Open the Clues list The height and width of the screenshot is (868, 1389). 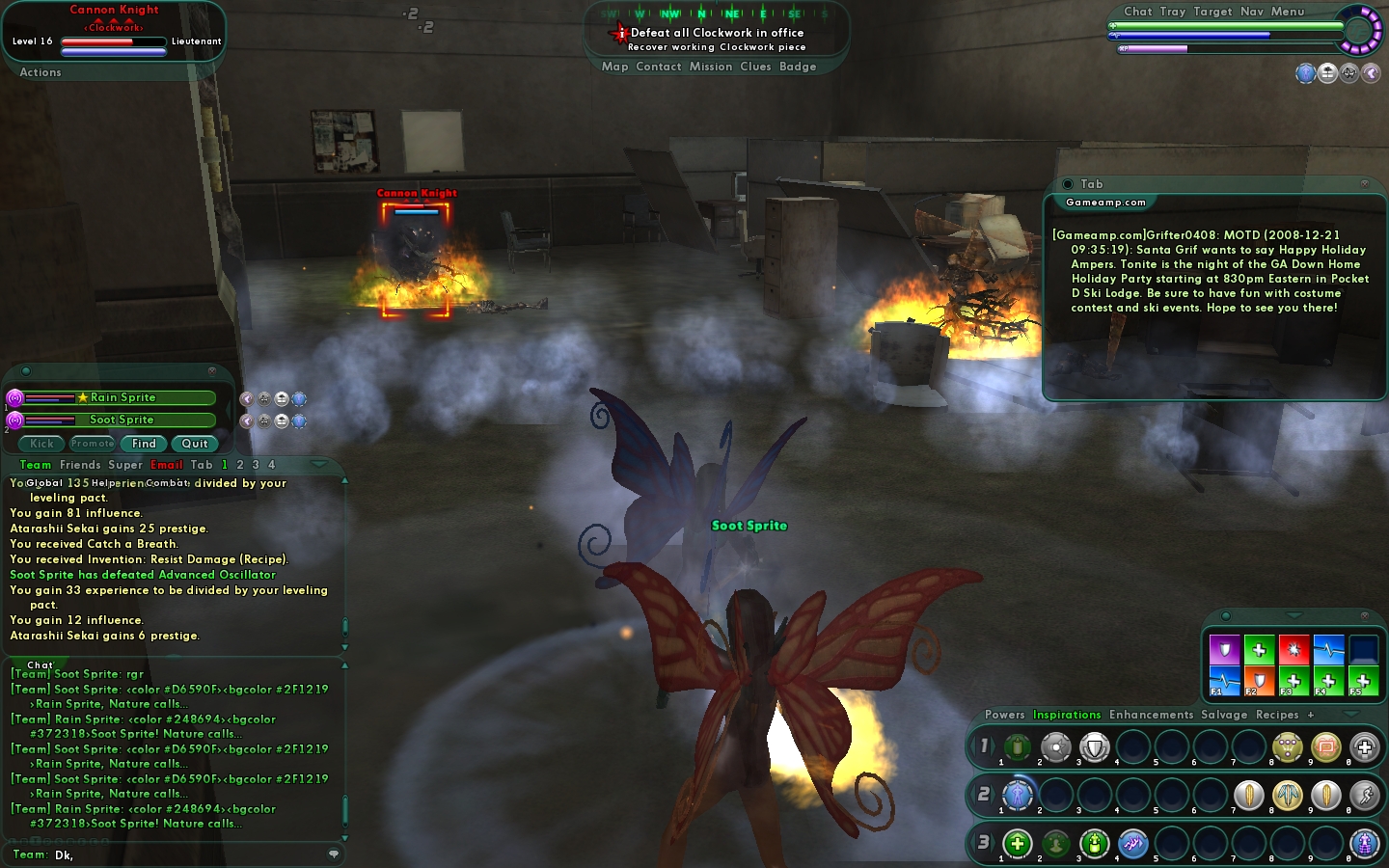tap(755, 67)
